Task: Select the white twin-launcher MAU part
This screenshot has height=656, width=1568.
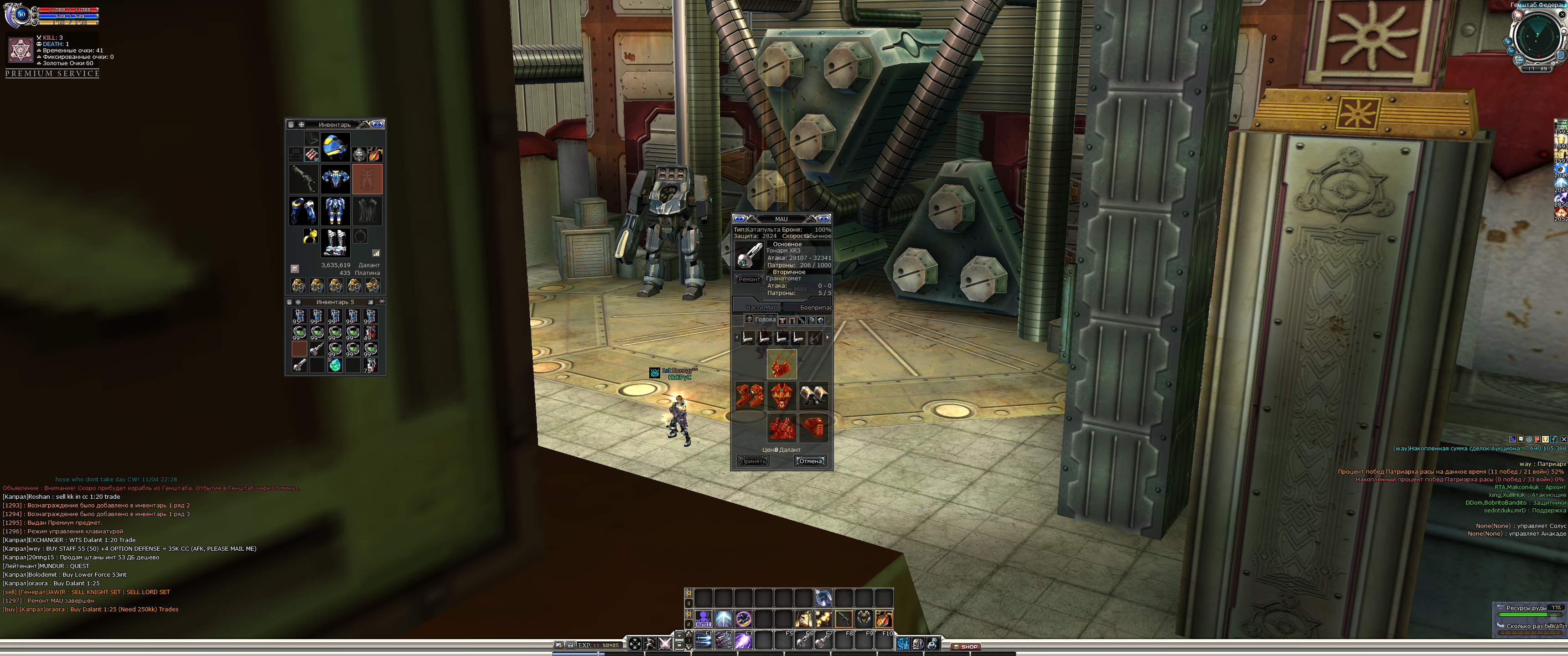Action: click(x=813, y=396)
